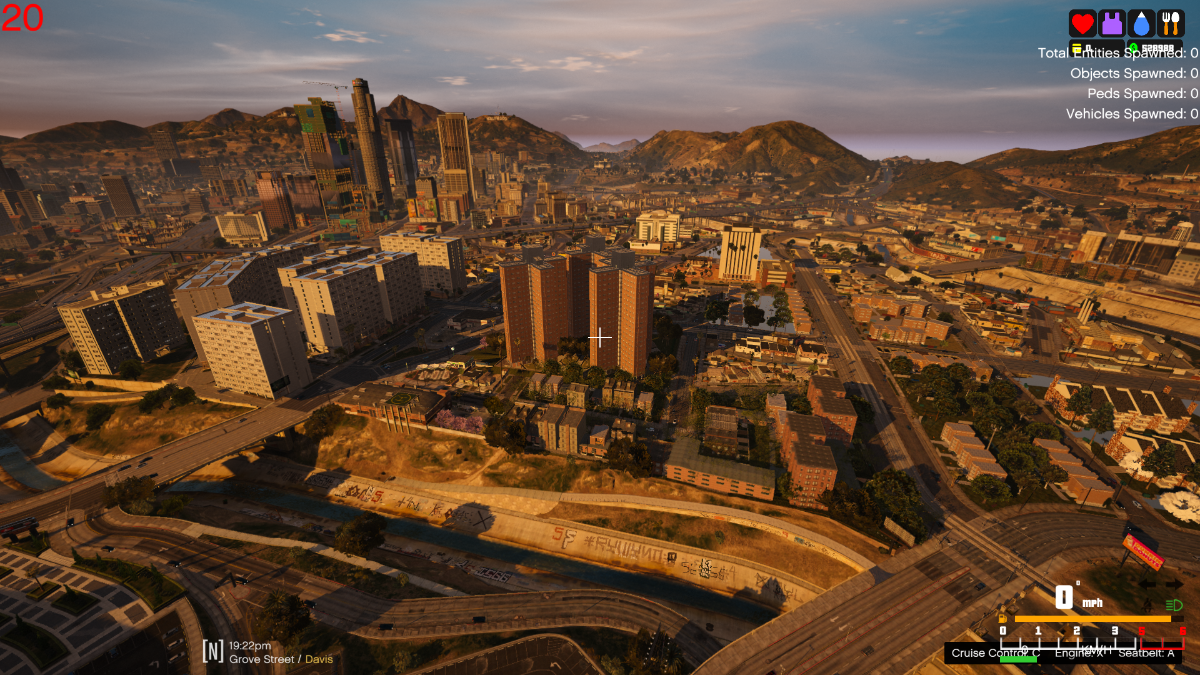This screenshot has height=675, width=1200.
Task: Activate the left turn signal arrow
Action: pyautogui.click(x=1148, y=584)
